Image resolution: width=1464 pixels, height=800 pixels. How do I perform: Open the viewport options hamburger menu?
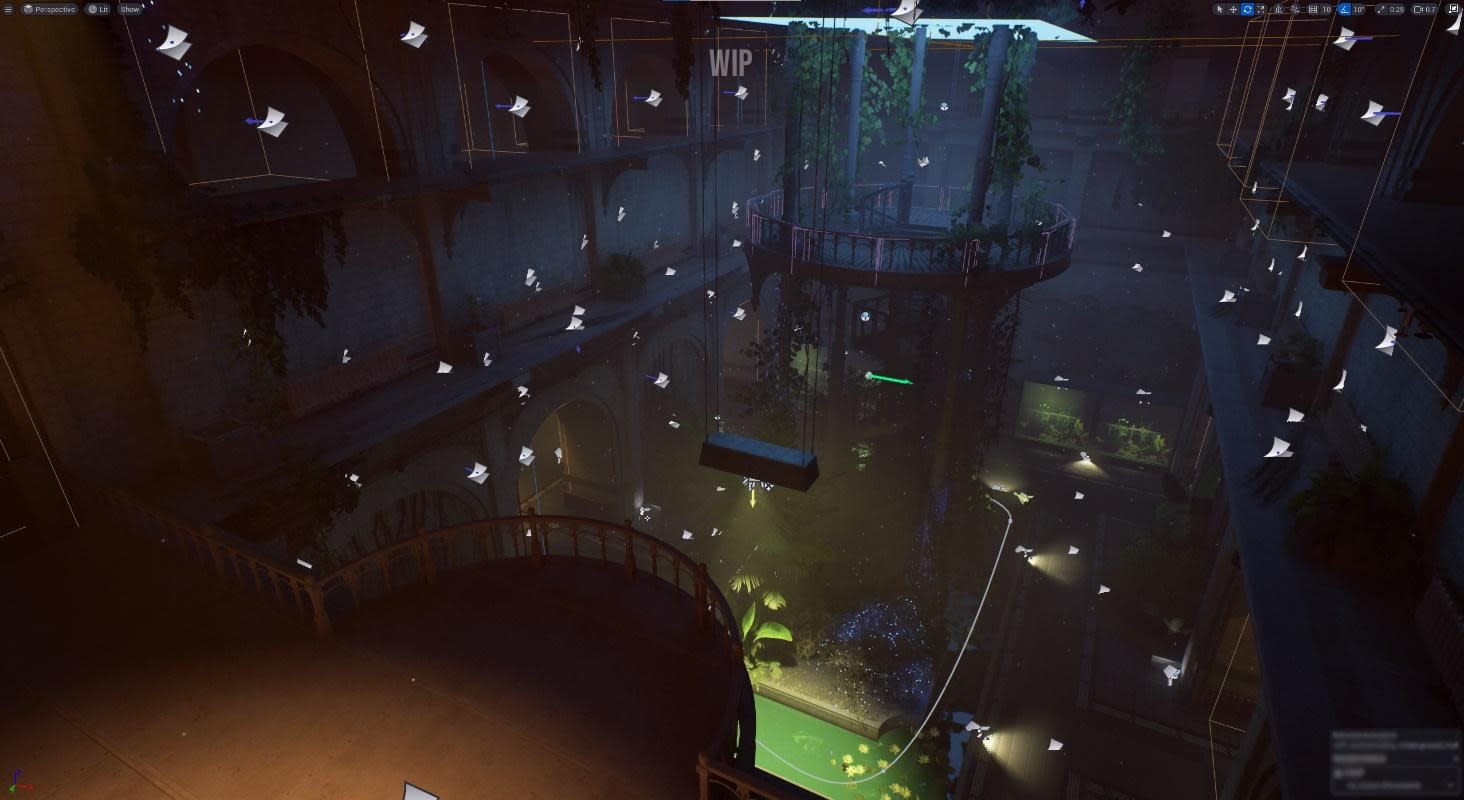9,9
